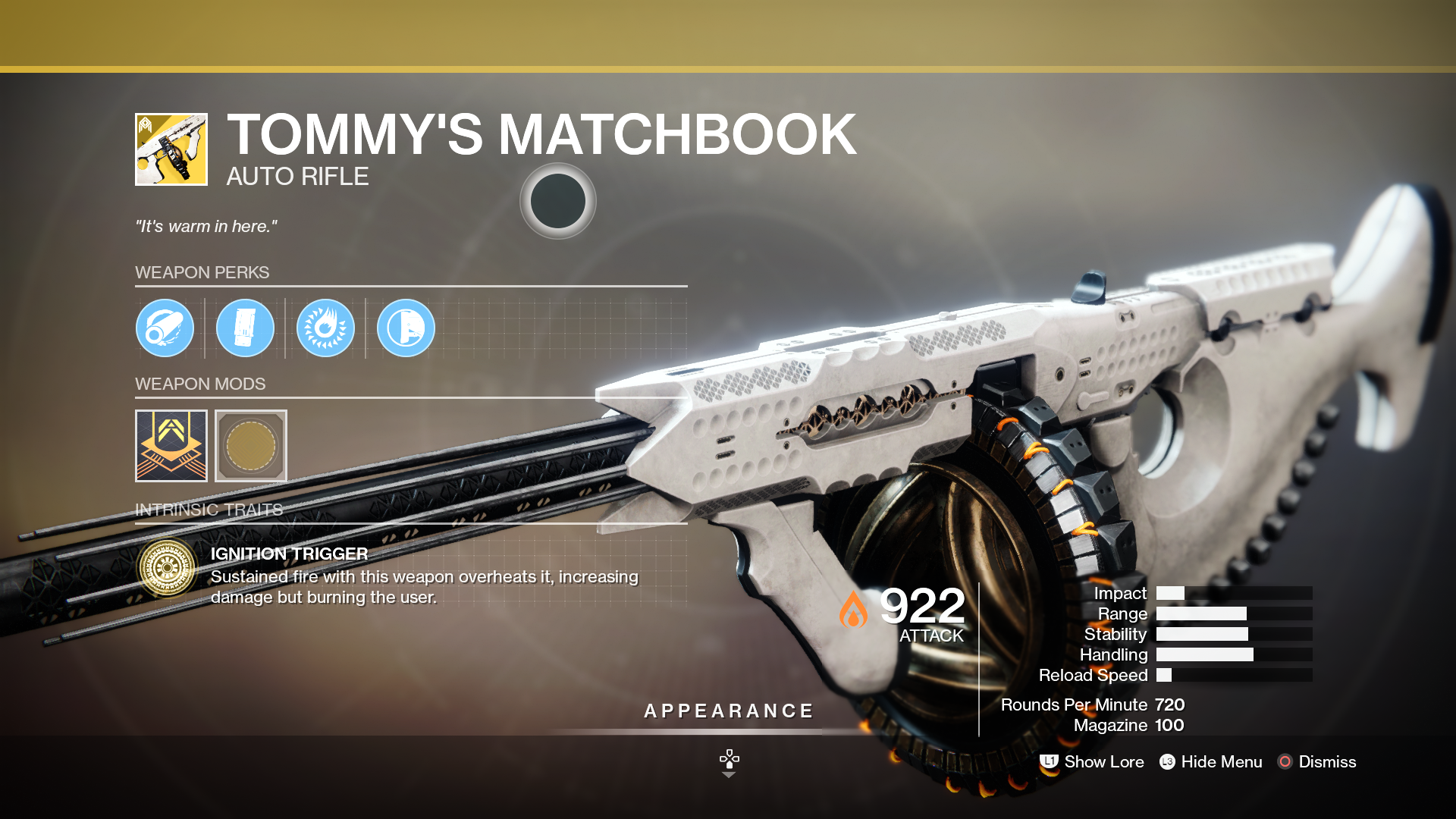Select the barrel perk icon
The image size is (1456, 819).
point(165,328)
